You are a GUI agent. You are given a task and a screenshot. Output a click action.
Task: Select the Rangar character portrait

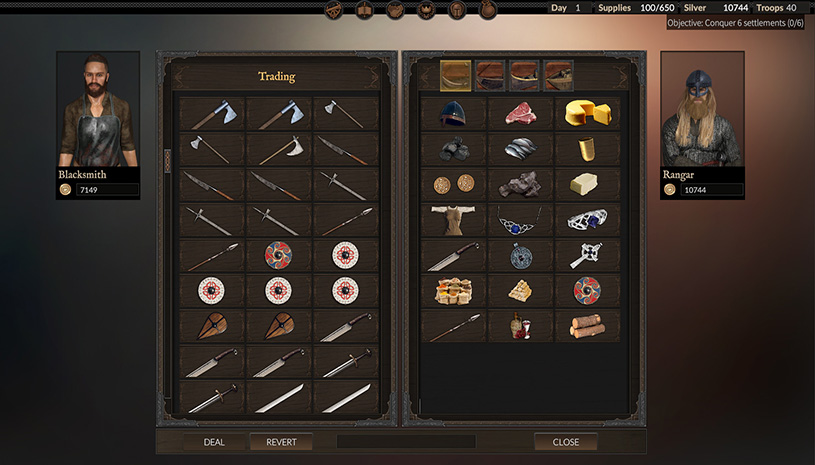click(701, 110)
